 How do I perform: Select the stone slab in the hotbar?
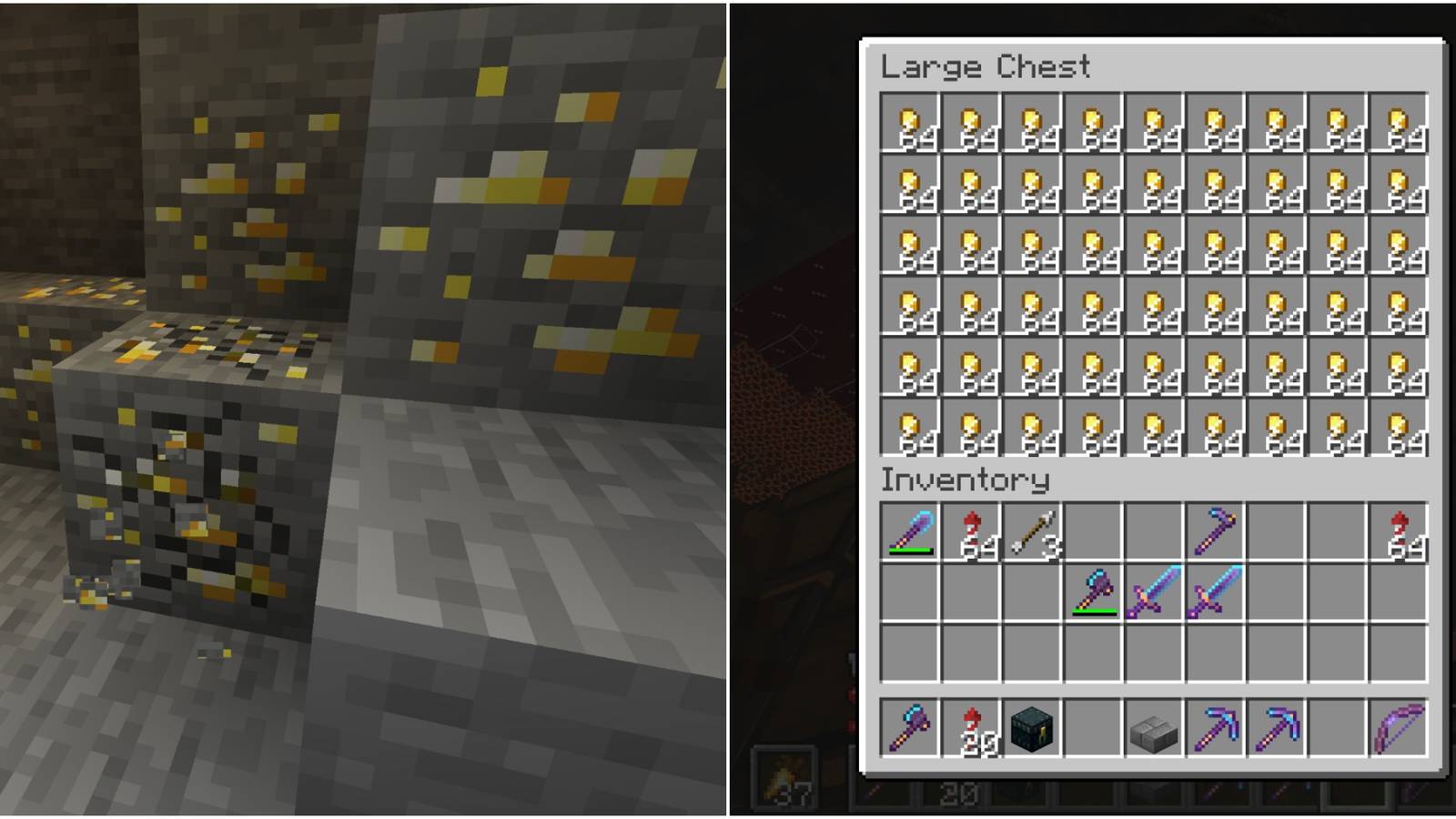click(1155, 728)
